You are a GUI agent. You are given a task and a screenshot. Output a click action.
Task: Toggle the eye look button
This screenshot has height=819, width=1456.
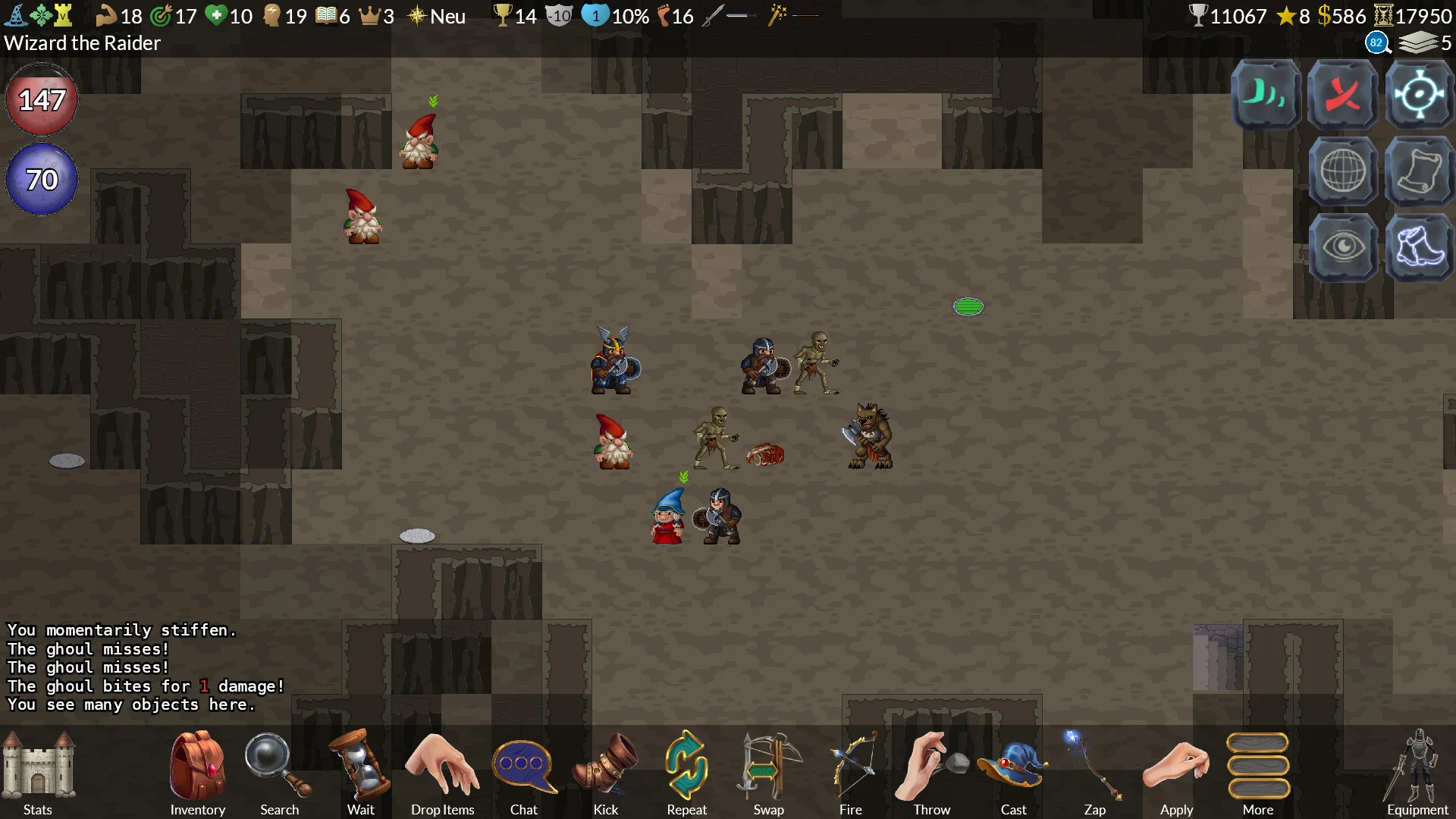pos(1342,247)
